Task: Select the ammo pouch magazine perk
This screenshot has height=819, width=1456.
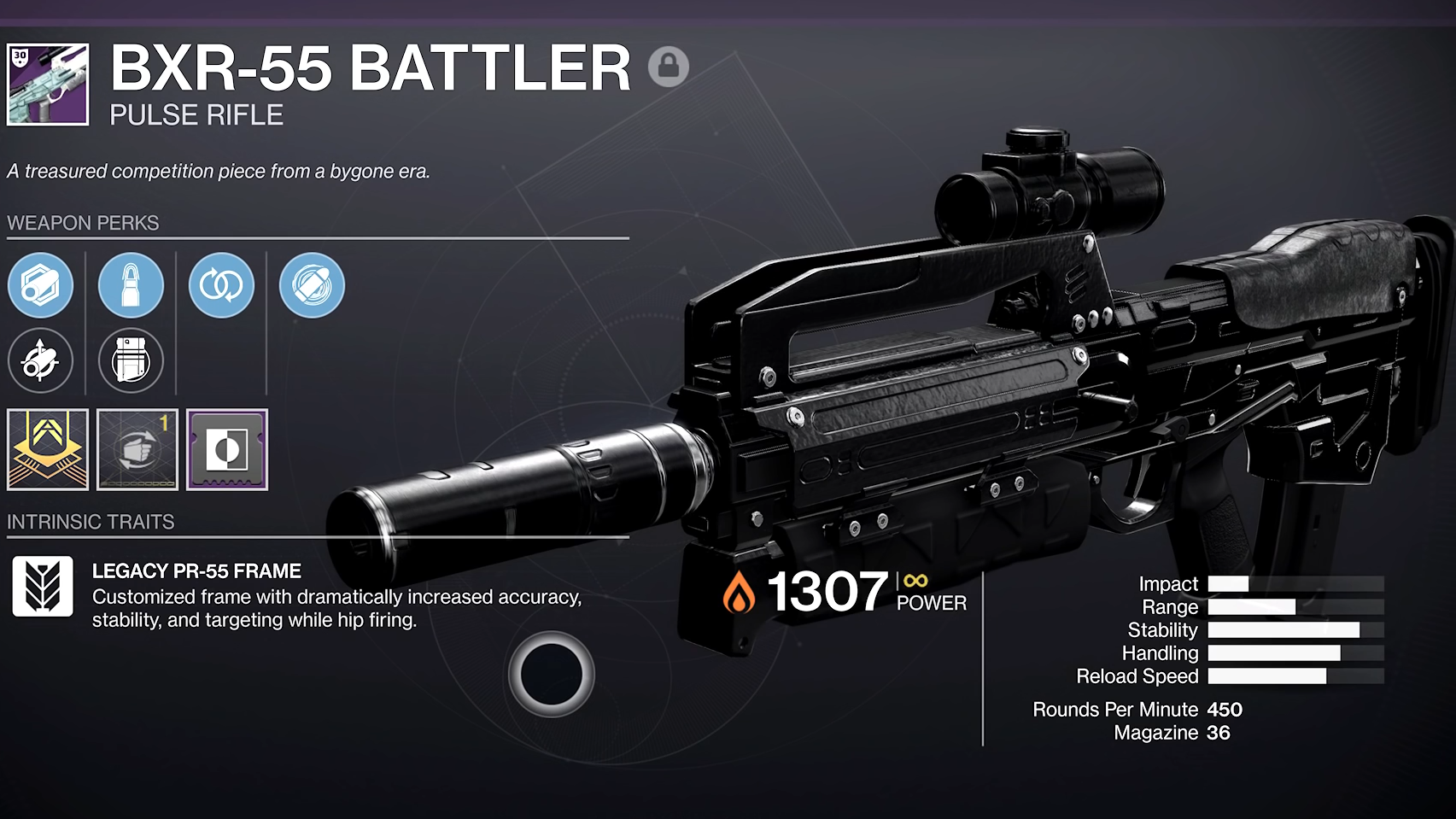Action: tap(131, 360)
